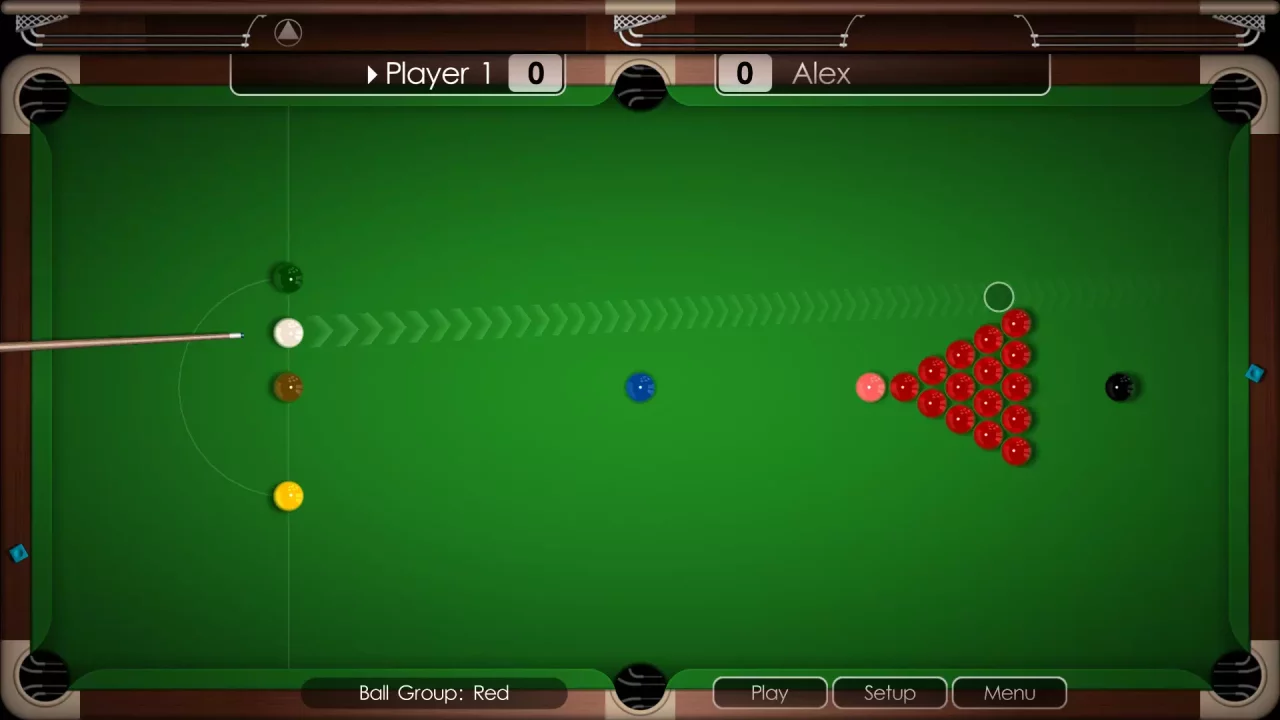
Task: Click the pink ball at the rack tip
Action: click(868, 387)
